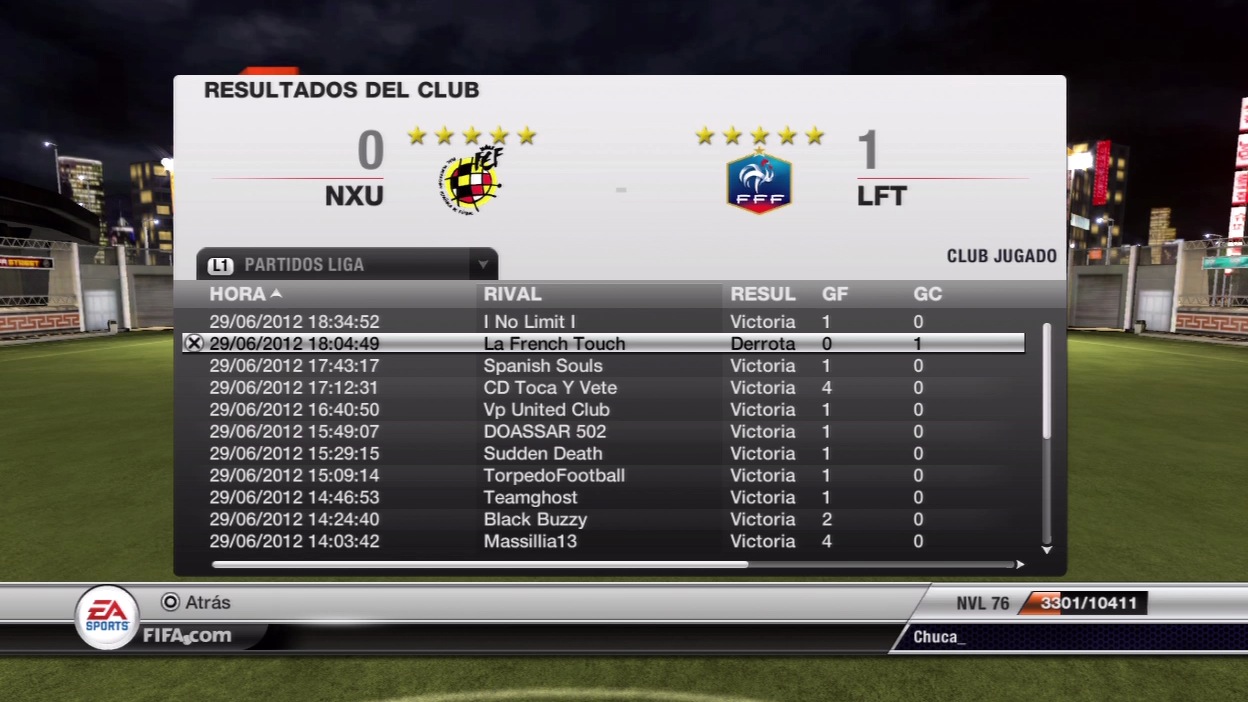Sort results by Rival column header
The height and width of the screenshot is (702, 1248).
[512, 294]
